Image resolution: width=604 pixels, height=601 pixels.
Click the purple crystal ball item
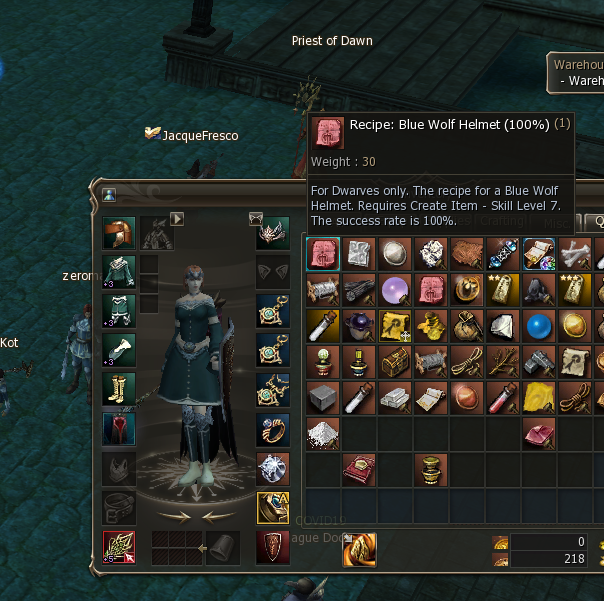pyautogui.click(x=395, y=290)
